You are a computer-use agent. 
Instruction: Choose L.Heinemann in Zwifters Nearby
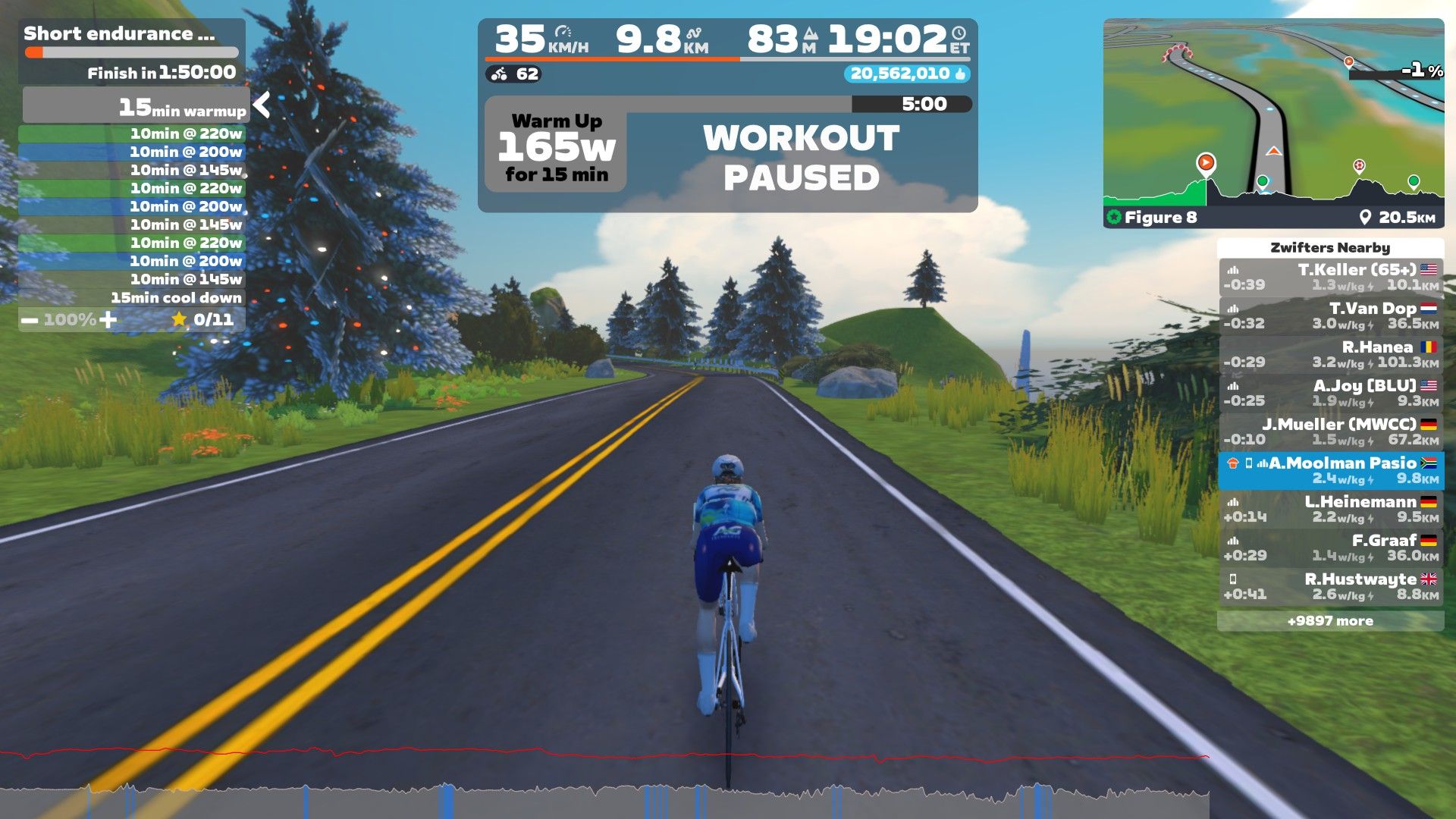click(1330, 510)
